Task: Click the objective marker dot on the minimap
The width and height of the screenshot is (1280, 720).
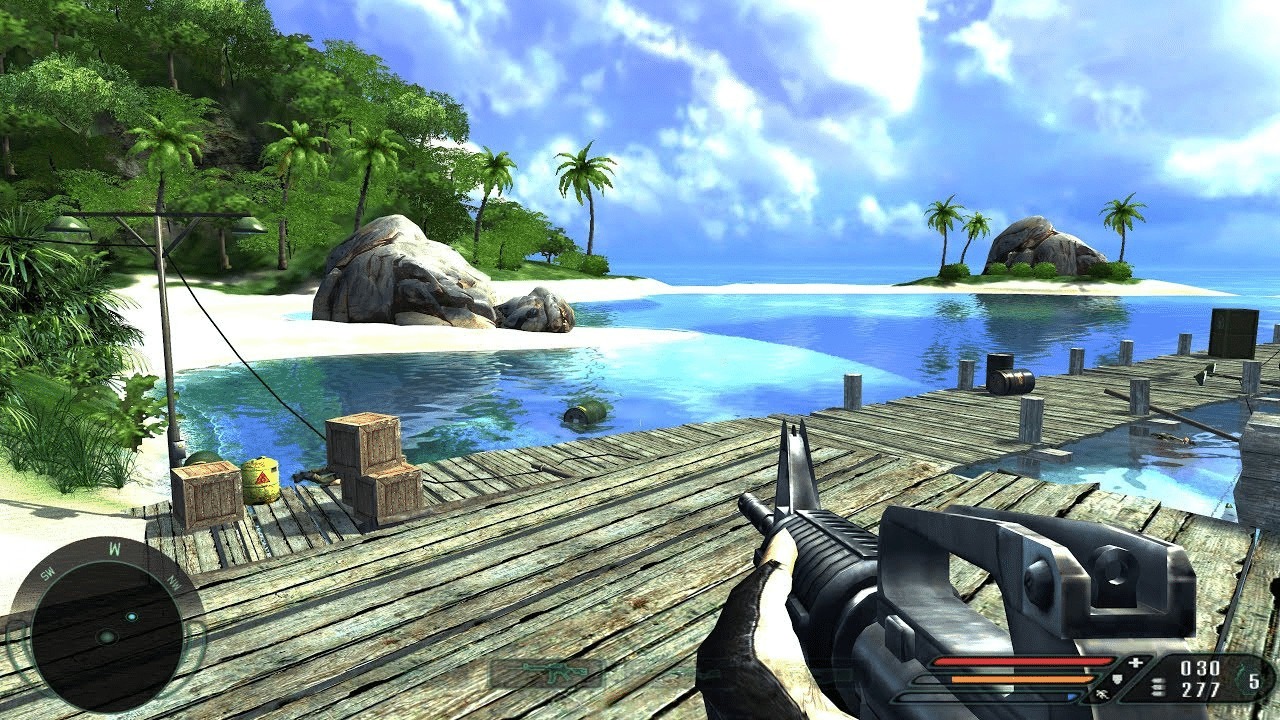Action: click(x=131, y=617)
